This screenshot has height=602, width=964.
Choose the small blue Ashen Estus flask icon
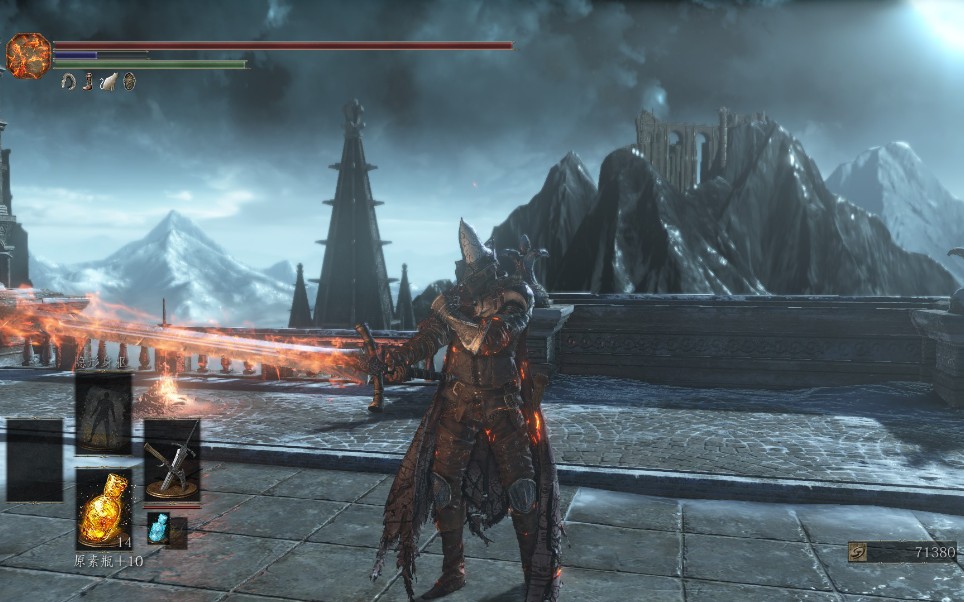(158, 528)
